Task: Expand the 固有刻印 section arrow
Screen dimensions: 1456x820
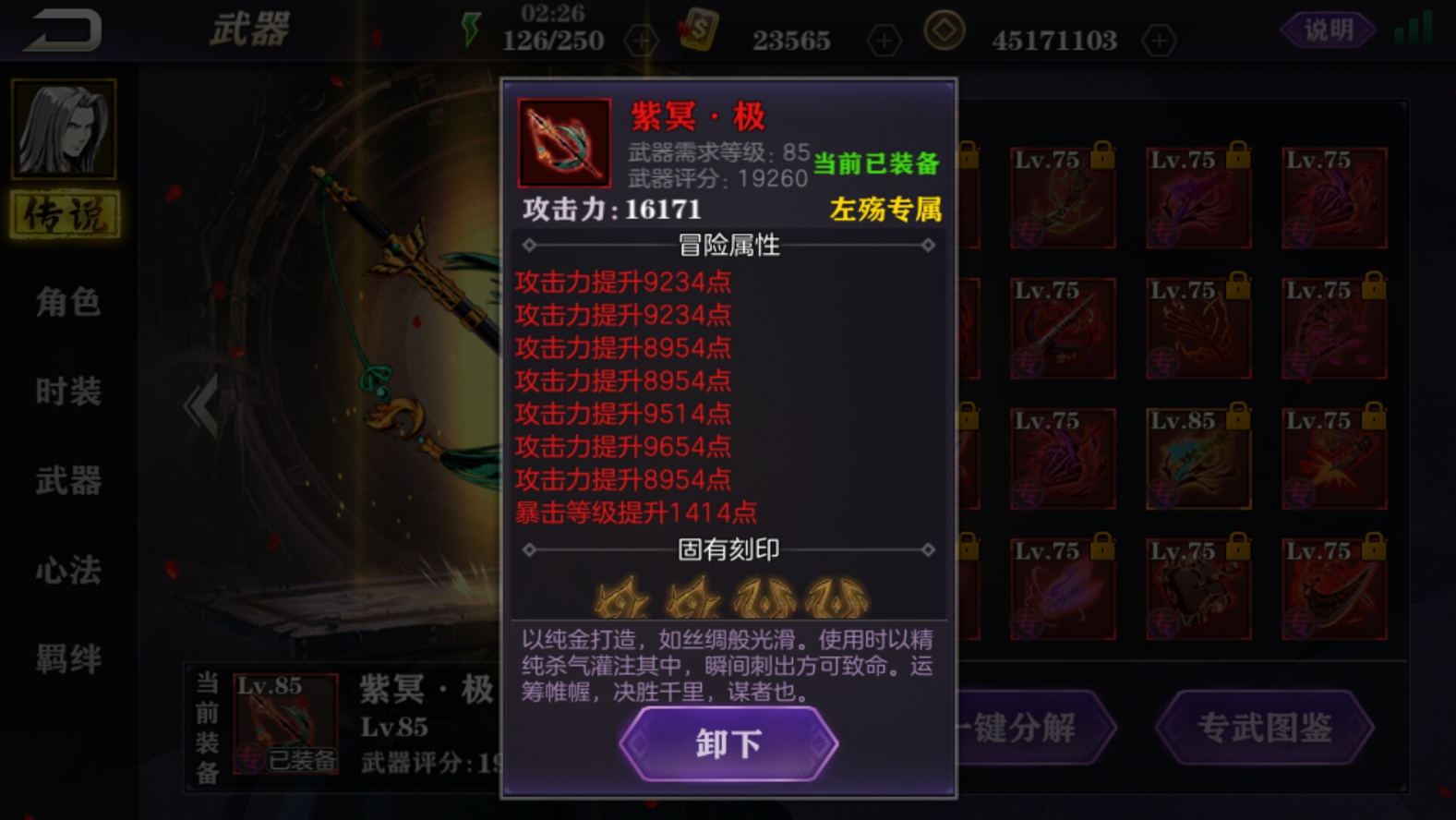Action: click(x=927, y=549)
